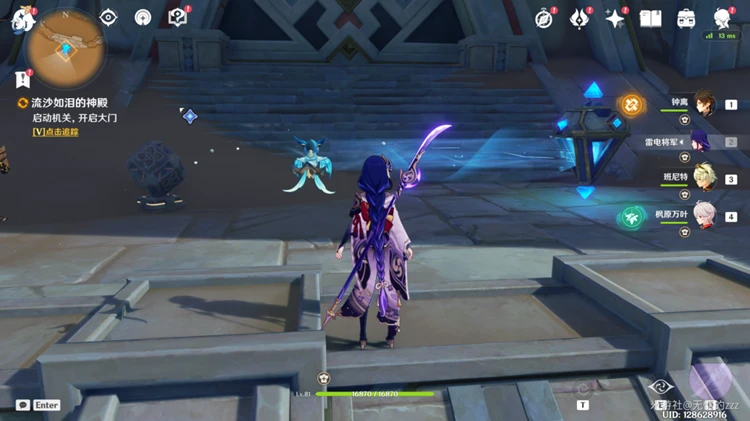Open the Wish four-pointed star icon
Screen dimensions: 750x421
pos(615,18)
